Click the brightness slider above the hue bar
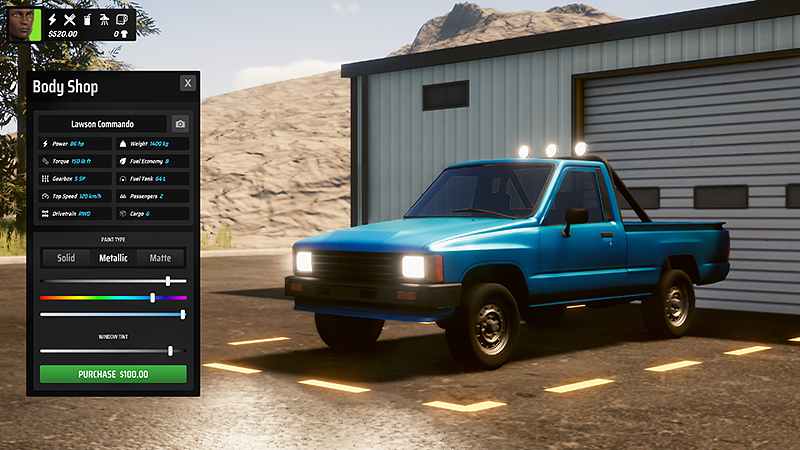800x450 pixels. 113,281
